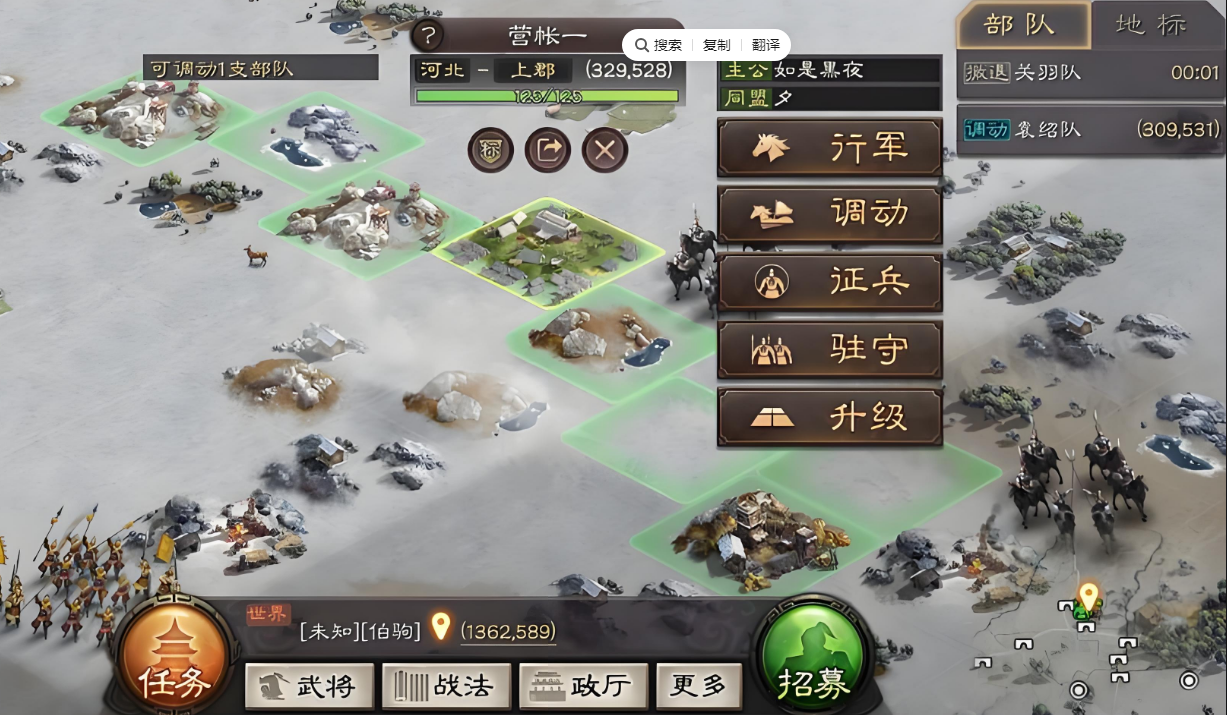Screen dimensions: 1227x715
Task: Click the share arrow icon
Action: click(x=548, y=151)
